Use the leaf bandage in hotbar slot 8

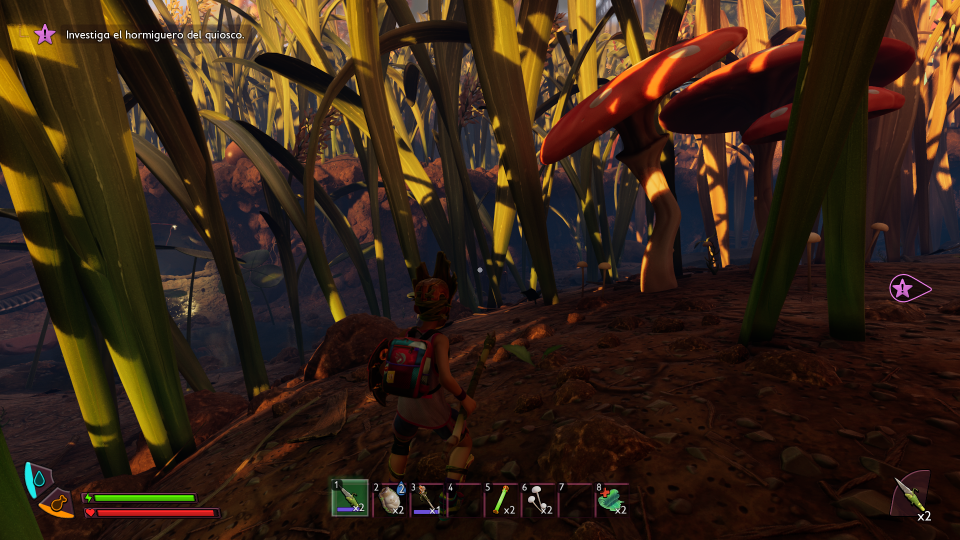(x=612, y=498)
